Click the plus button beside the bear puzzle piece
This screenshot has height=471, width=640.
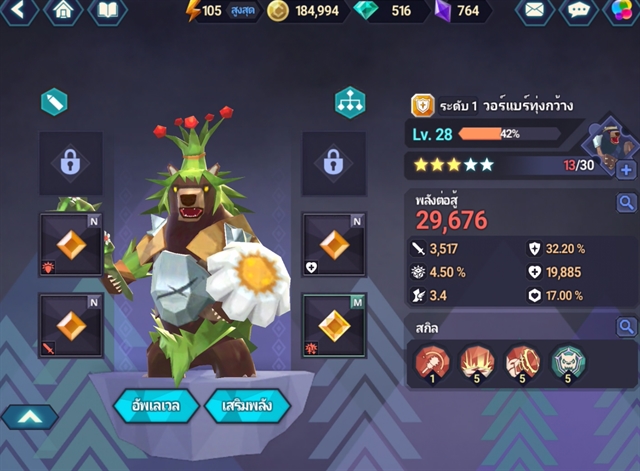coord(626,170)
